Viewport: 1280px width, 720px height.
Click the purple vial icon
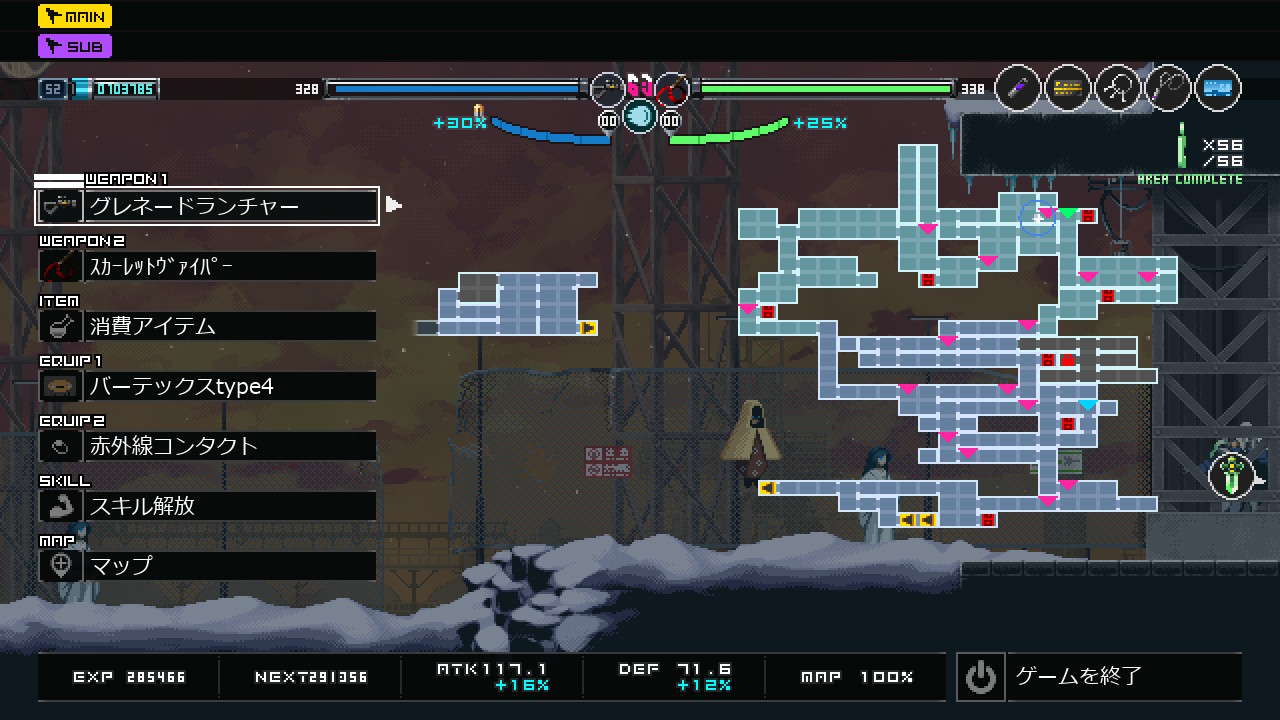click(x=1018, y=89)
